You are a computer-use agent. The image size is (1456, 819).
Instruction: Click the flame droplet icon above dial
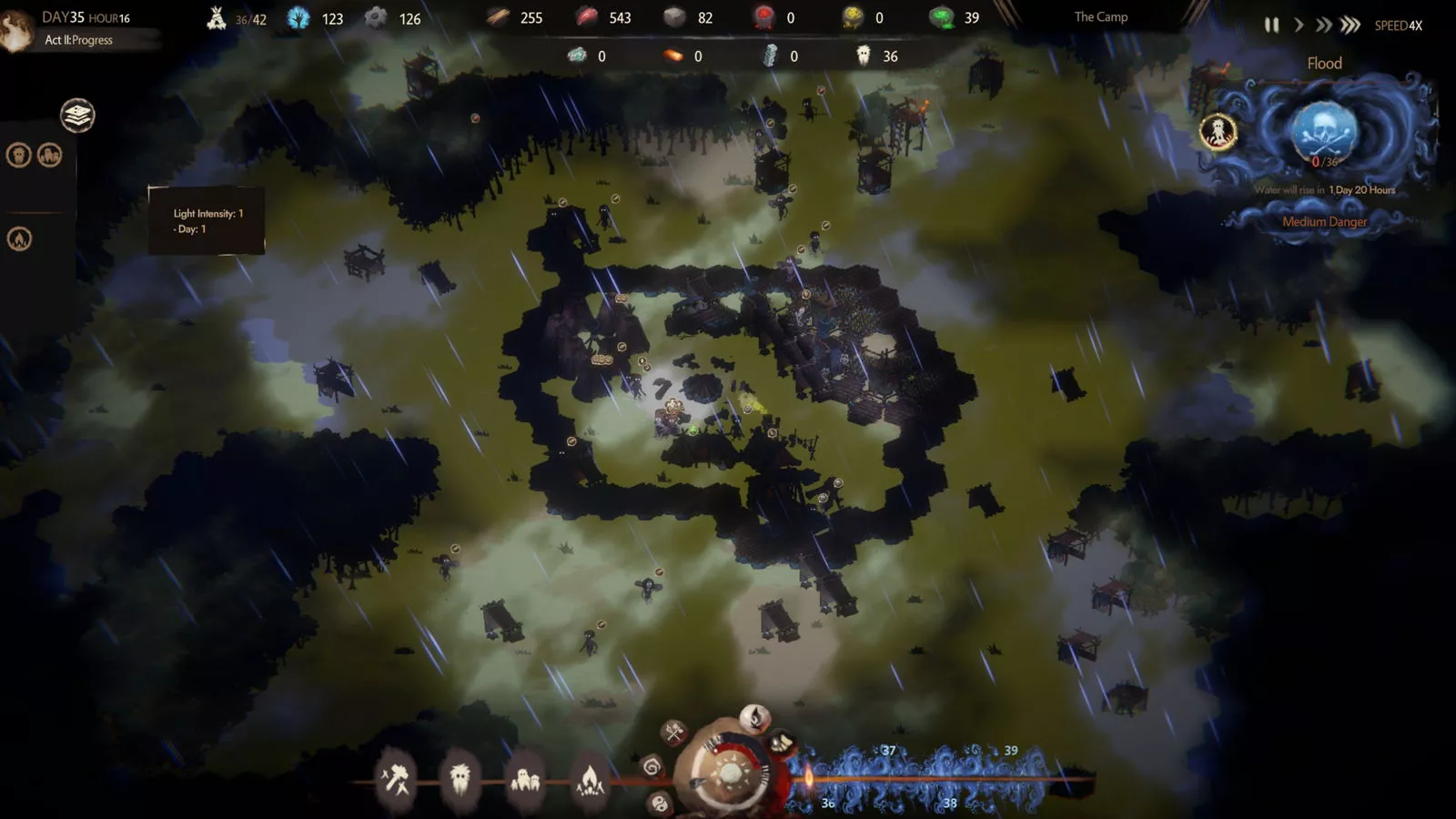[x=753, y=718]
